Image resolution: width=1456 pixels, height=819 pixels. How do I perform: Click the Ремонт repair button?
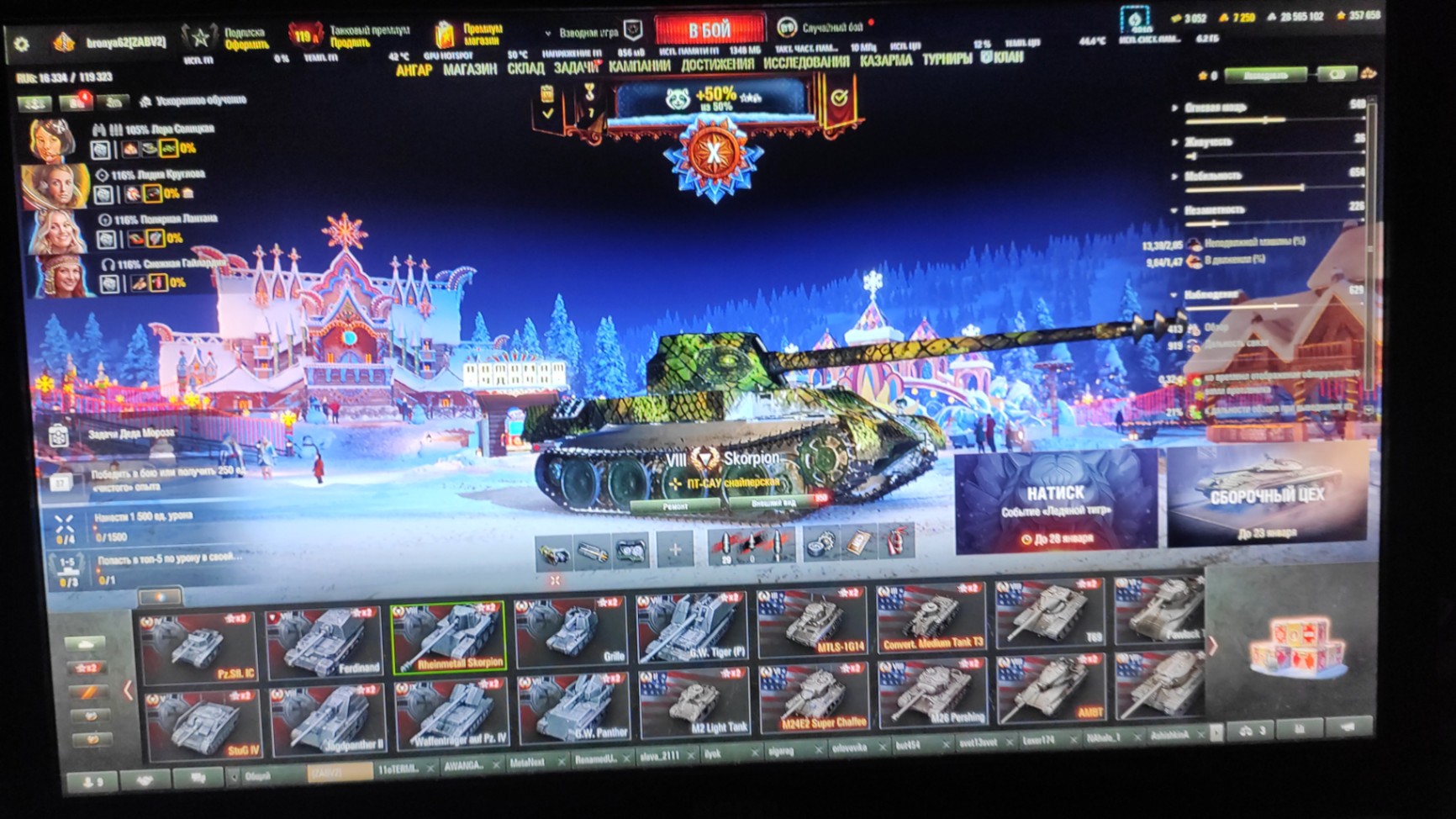pos(675,506)
